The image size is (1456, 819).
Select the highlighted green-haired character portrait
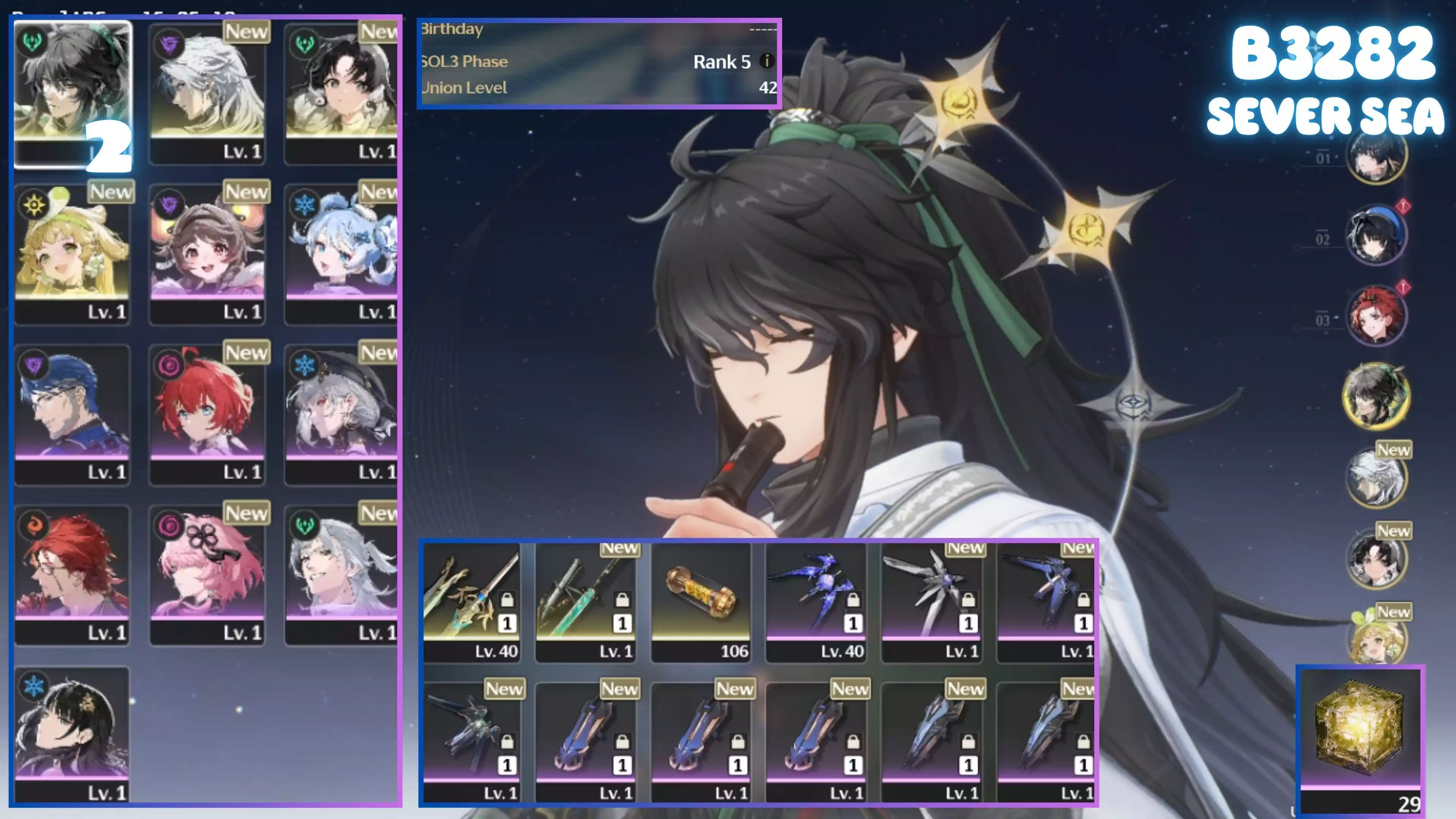(72, 93)
